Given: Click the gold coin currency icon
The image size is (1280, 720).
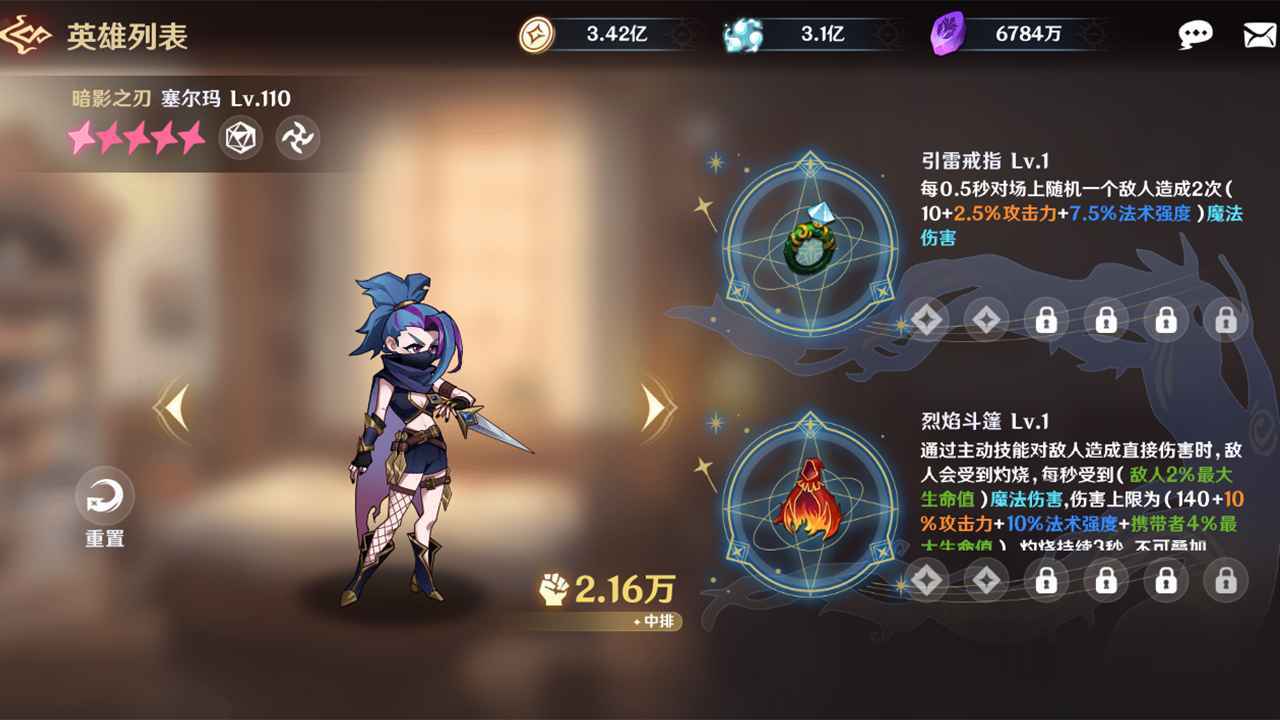Looking at the screenshot, I should pyautogui.click(x=536, y=33).
